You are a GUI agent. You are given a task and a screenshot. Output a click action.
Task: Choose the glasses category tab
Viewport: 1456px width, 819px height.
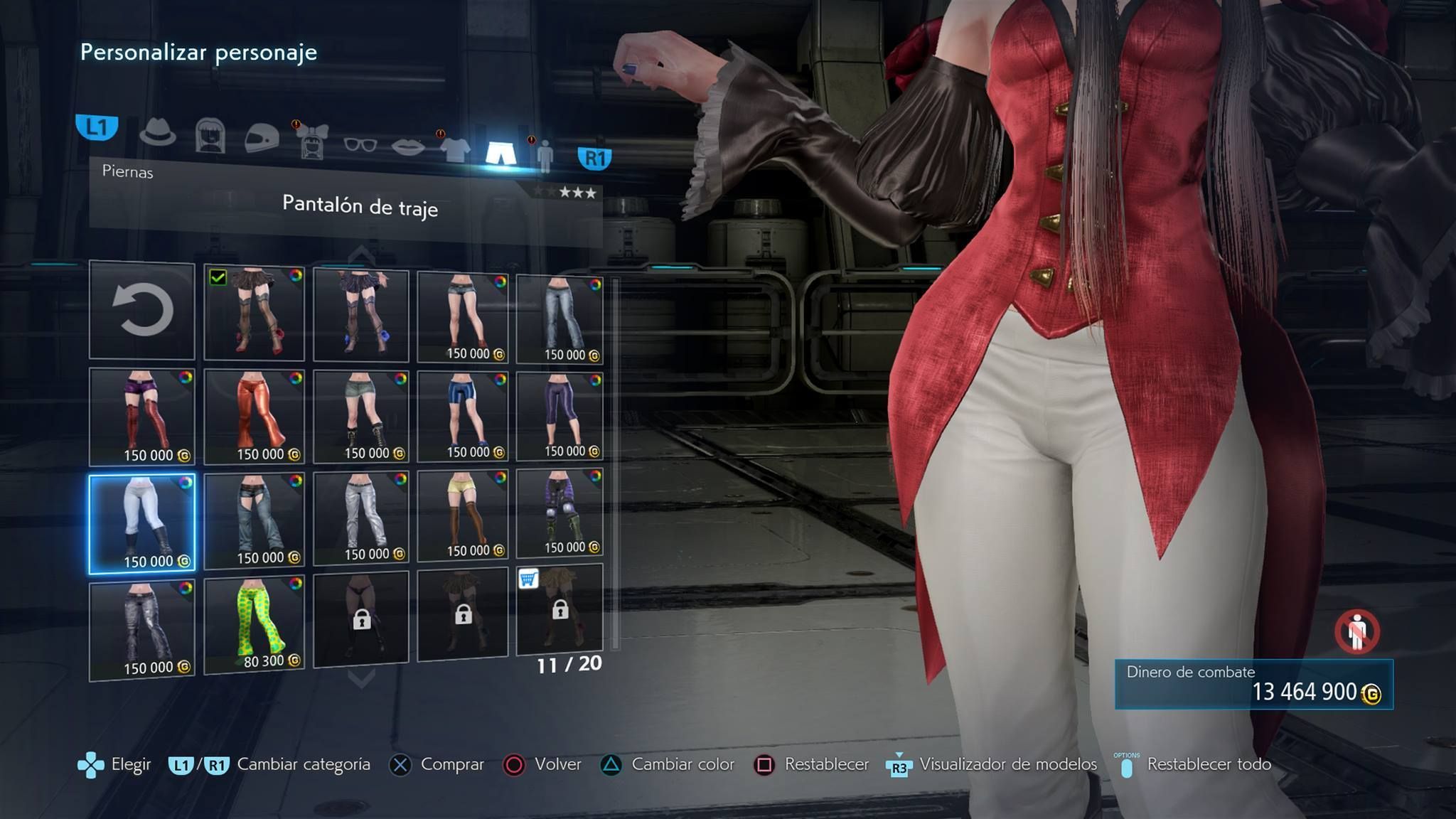(x=360, y=144)
